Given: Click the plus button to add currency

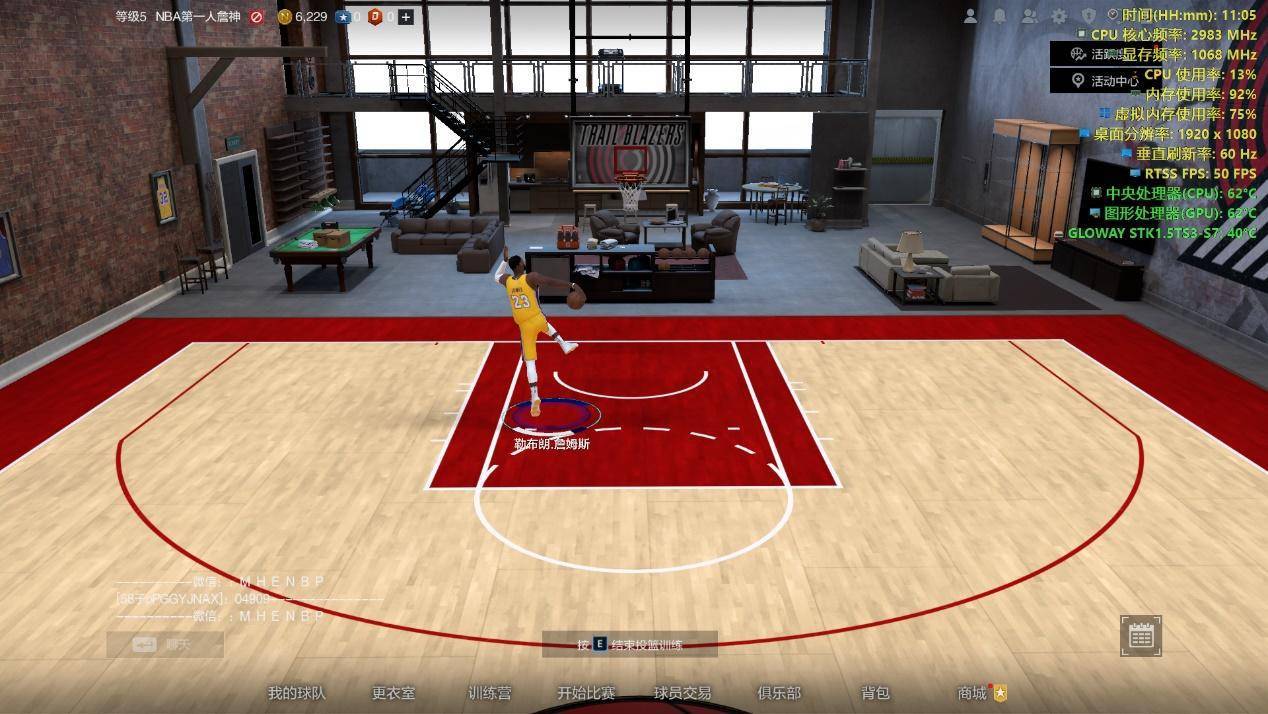Looking at the screenshot, I should click(x=405, y=17).
